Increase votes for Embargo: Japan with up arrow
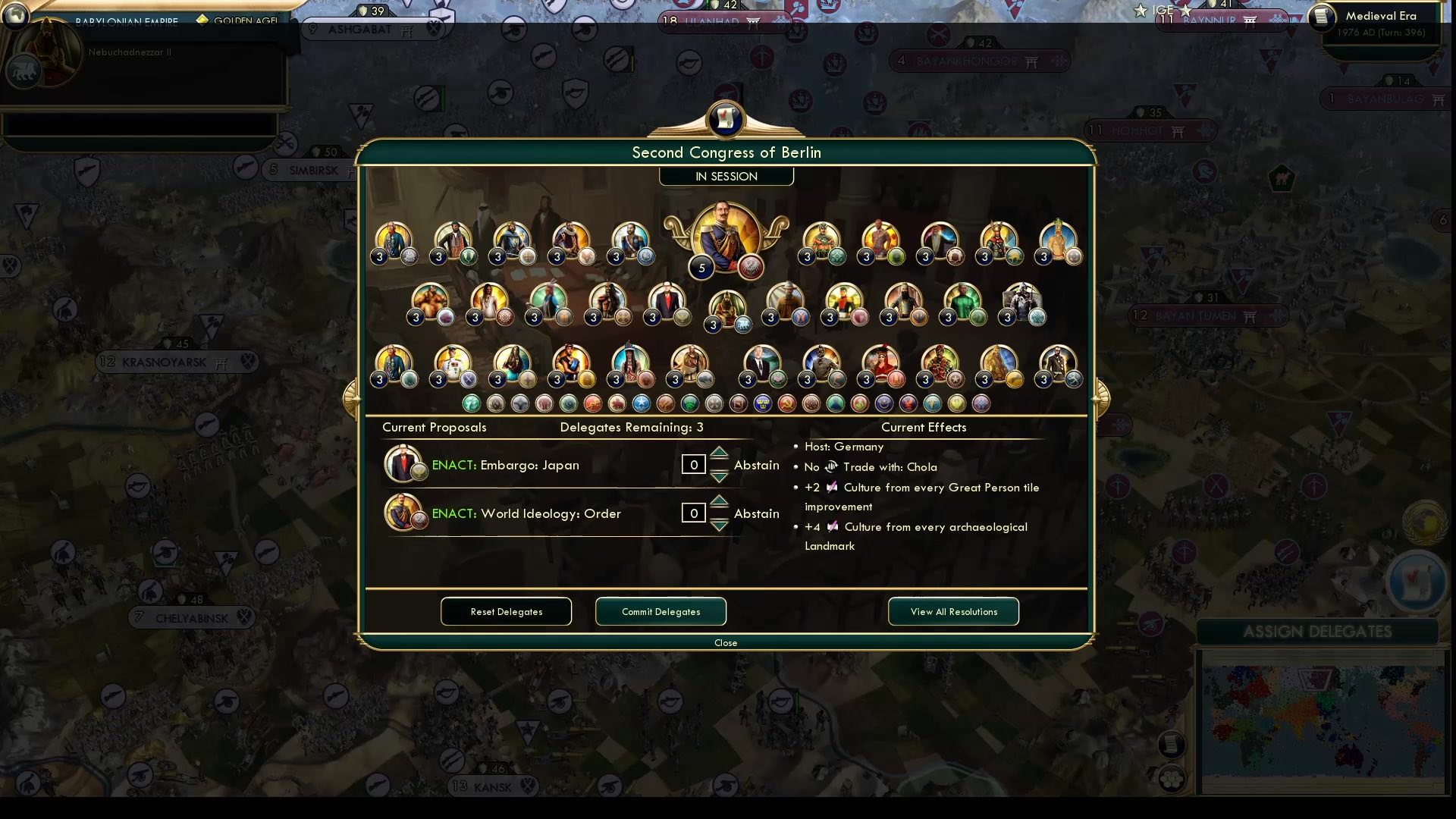This screenshot has height=819, width=1456. 718,454
